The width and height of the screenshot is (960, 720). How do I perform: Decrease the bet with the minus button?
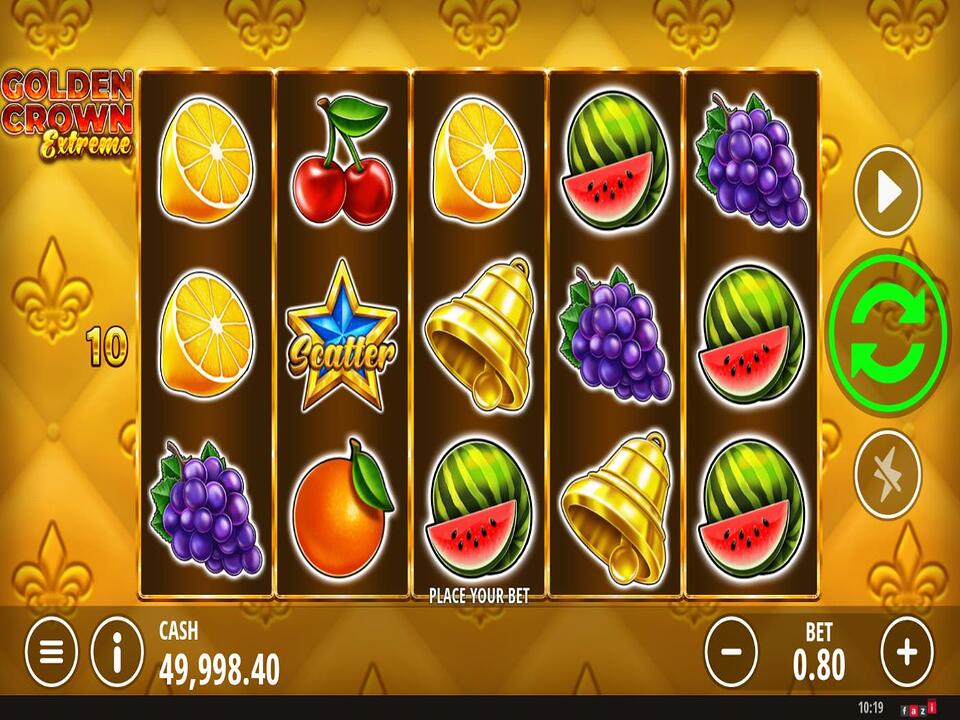[731, 652]
